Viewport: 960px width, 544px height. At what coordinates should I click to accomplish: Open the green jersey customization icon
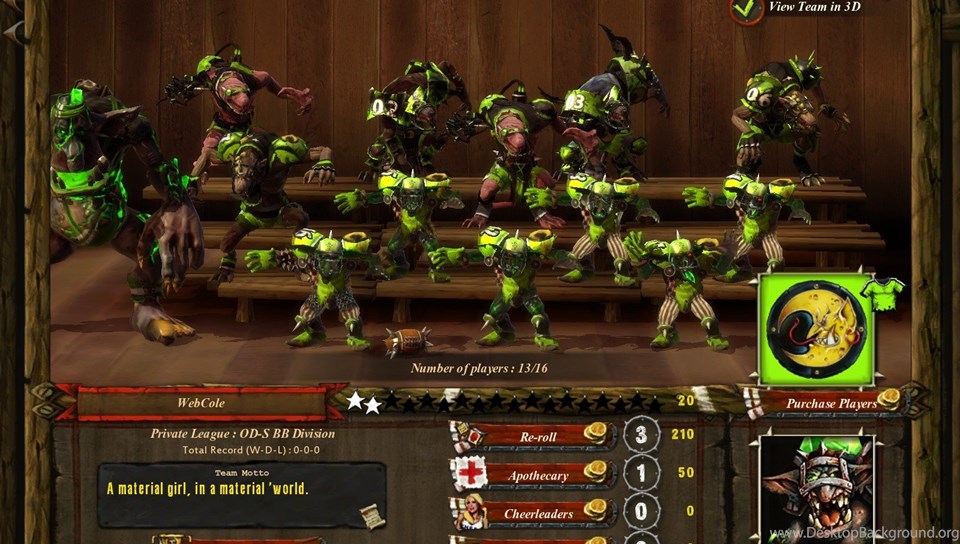pyautogui.click(x=883, y=293)
